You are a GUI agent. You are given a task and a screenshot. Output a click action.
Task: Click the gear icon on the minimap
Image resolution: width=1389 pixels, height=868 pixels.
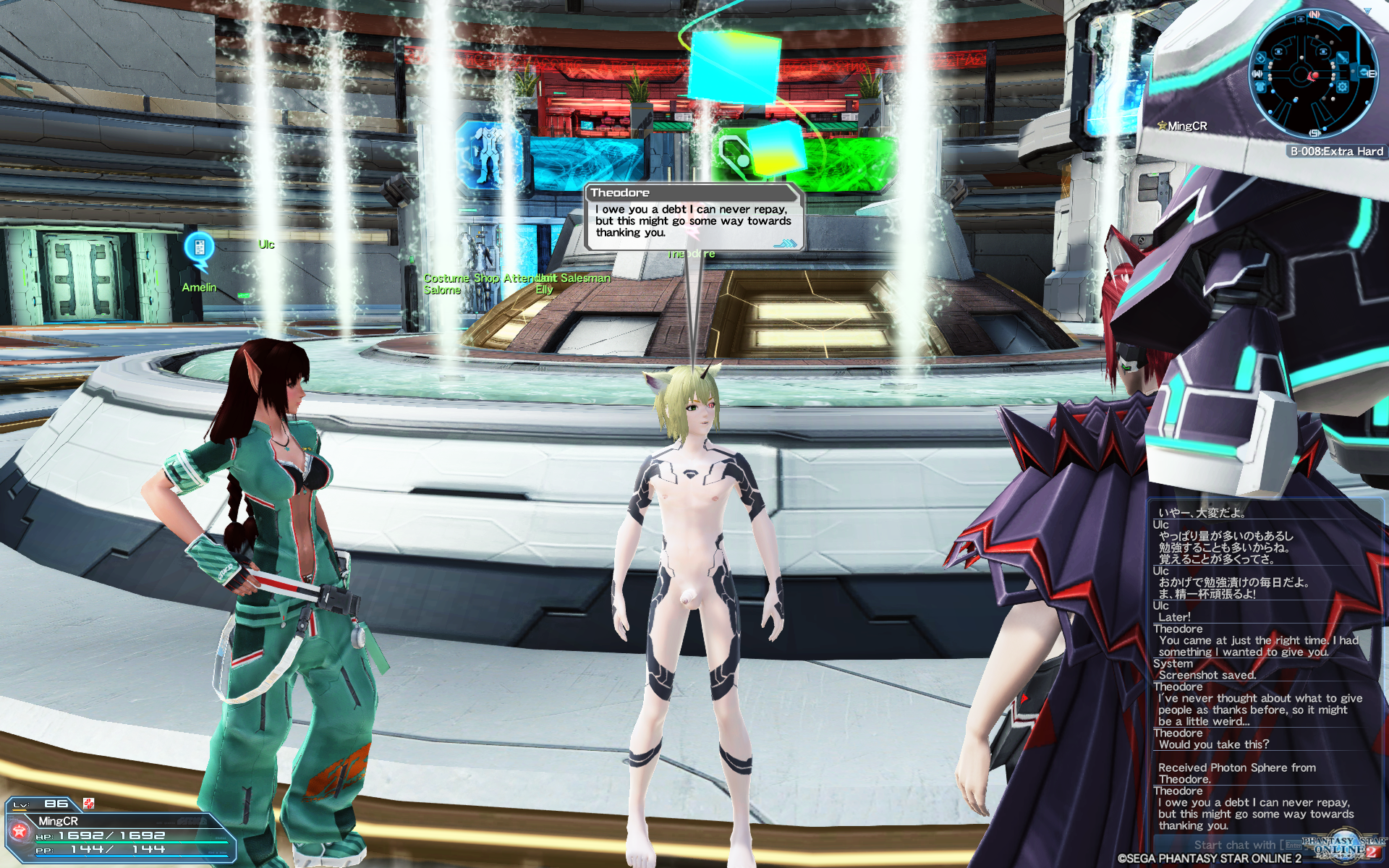[x=1341, y=88]
